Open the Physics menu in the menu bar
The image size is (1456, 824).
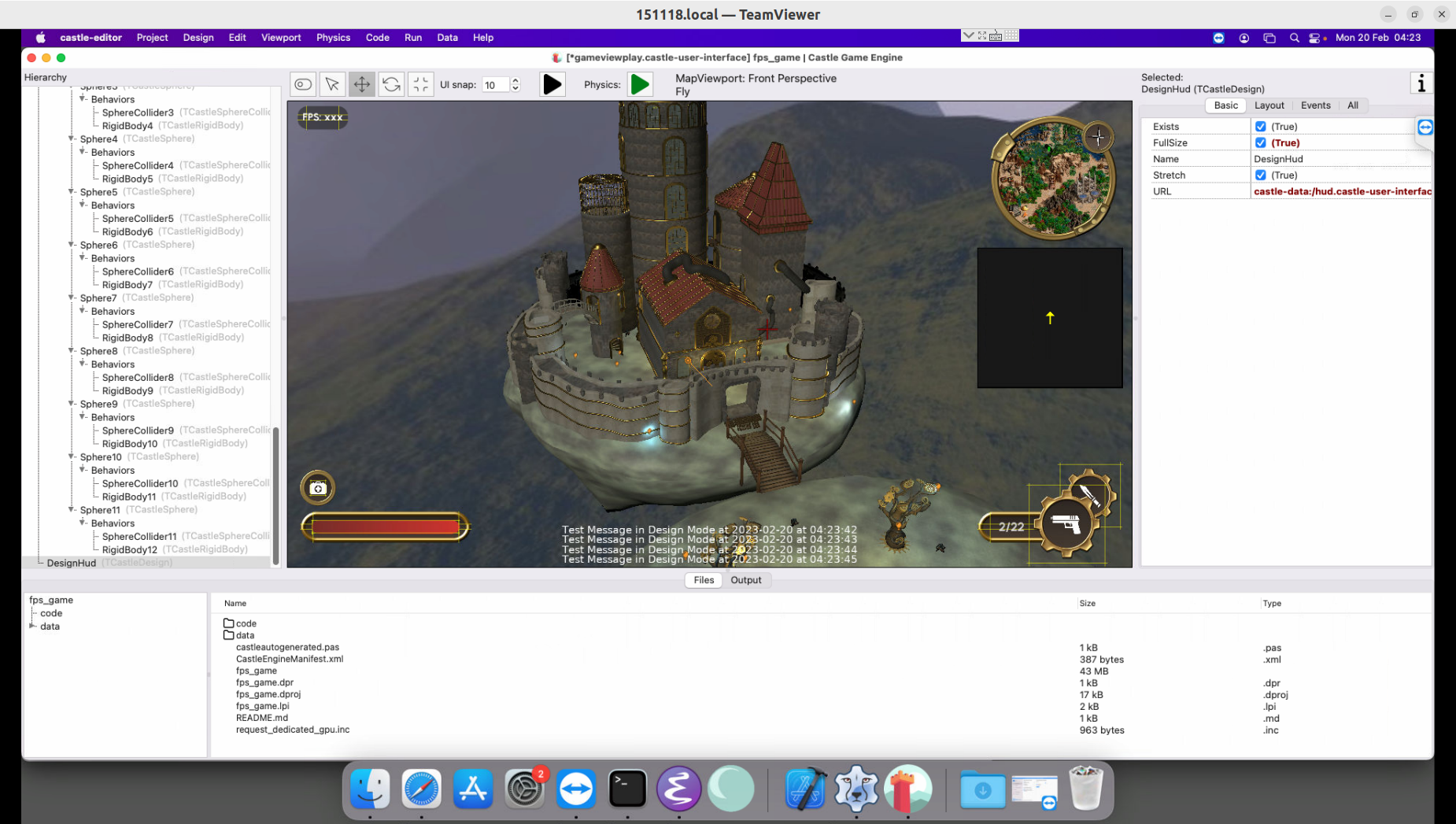[x=333, y=37]
